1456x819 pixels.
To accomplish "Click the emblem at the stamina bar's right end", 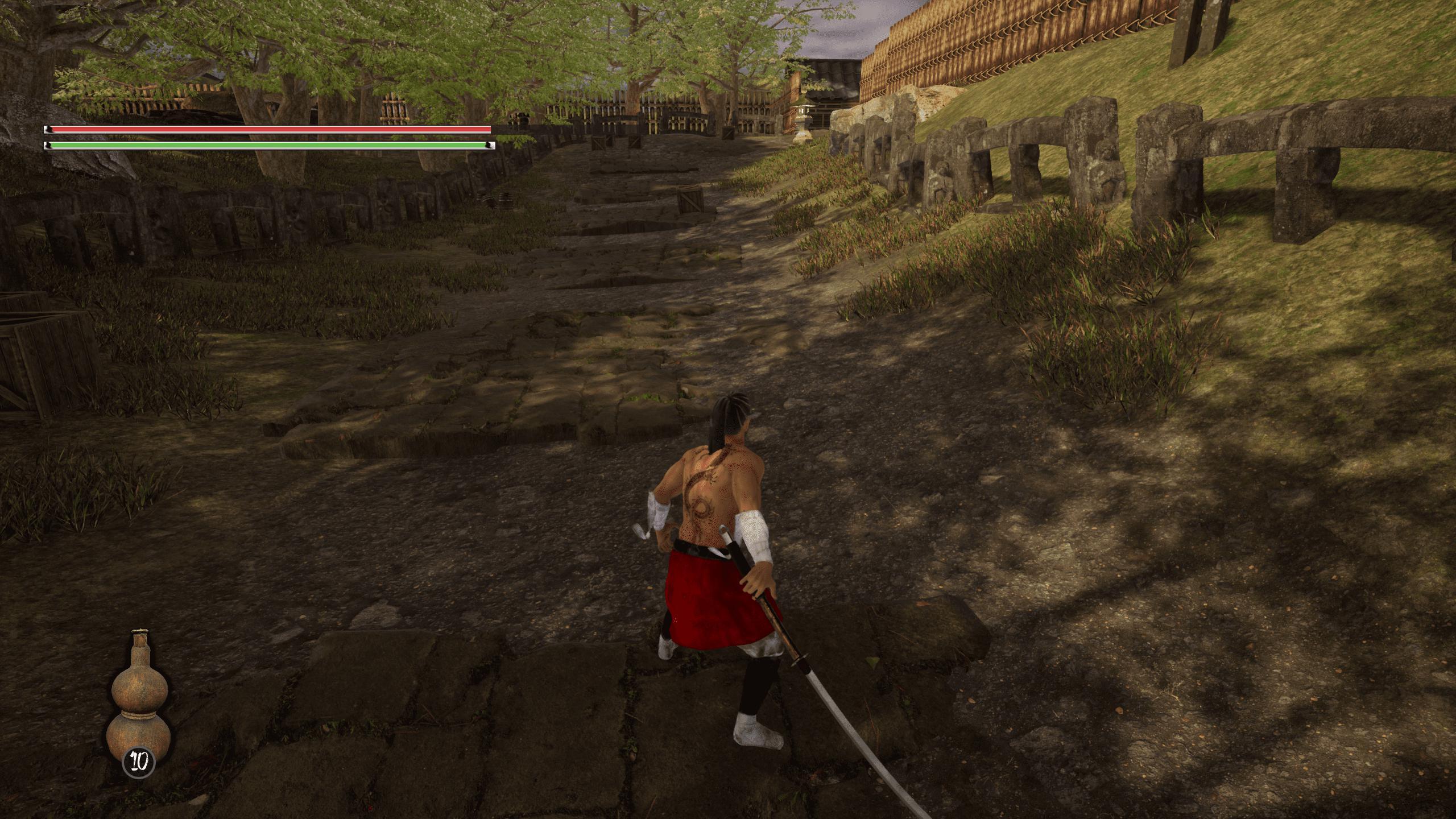I will click(x=489, y=146).
